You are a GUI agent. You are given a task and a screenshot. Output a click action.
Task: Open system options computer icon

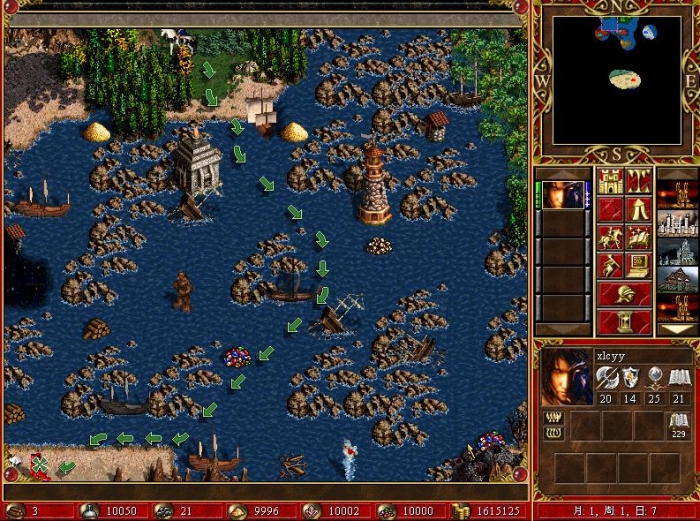click(638, 266)
